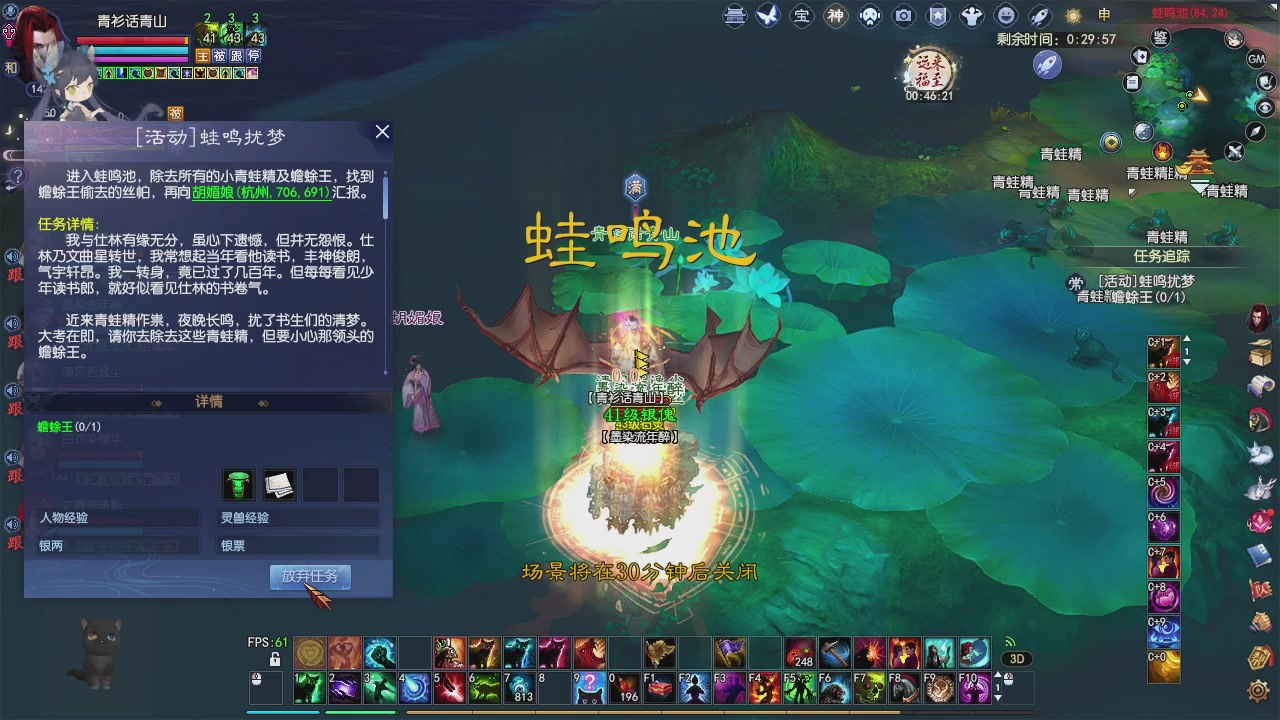Open the 鉴 icon above the minimap
The width and height of the screenshot is (1280, 720).
(1161, 38)
